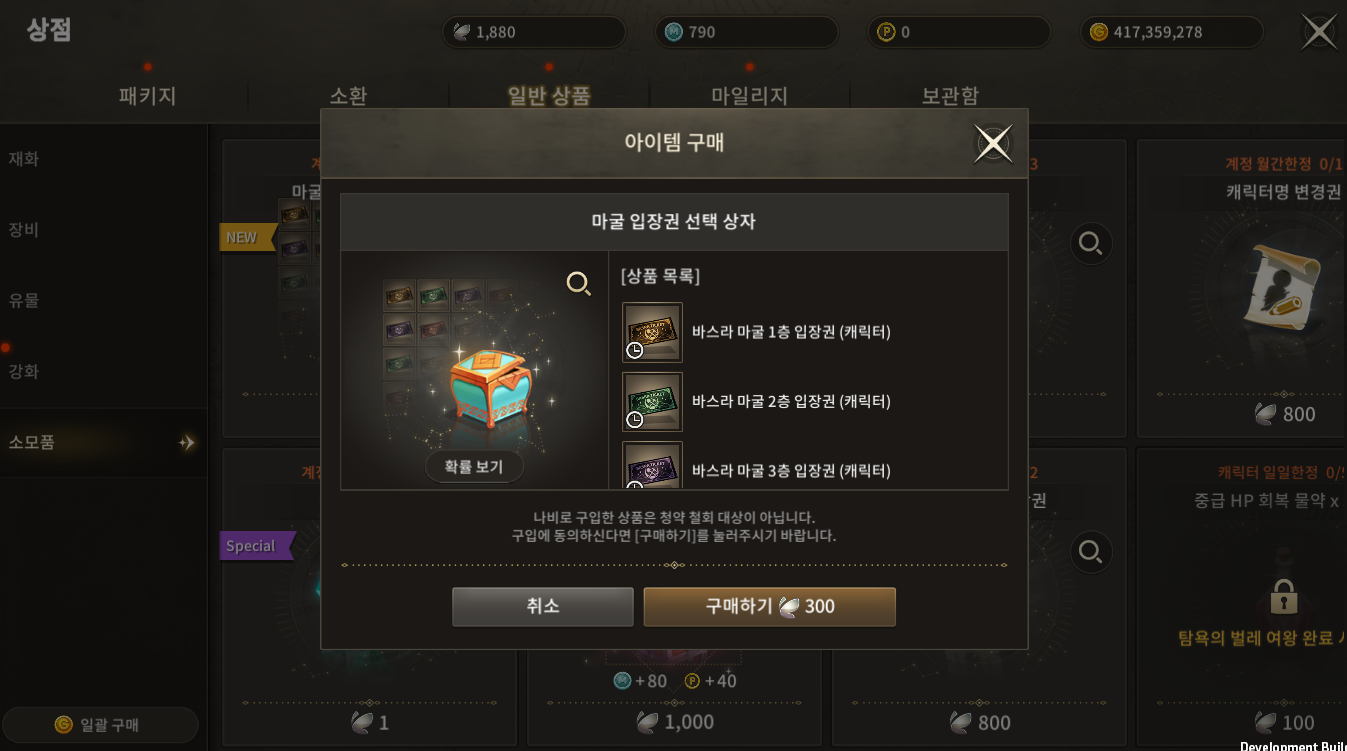1347x751 pixels.
Task: Open the 일반 상품 tab
Action: coord(549,96)
